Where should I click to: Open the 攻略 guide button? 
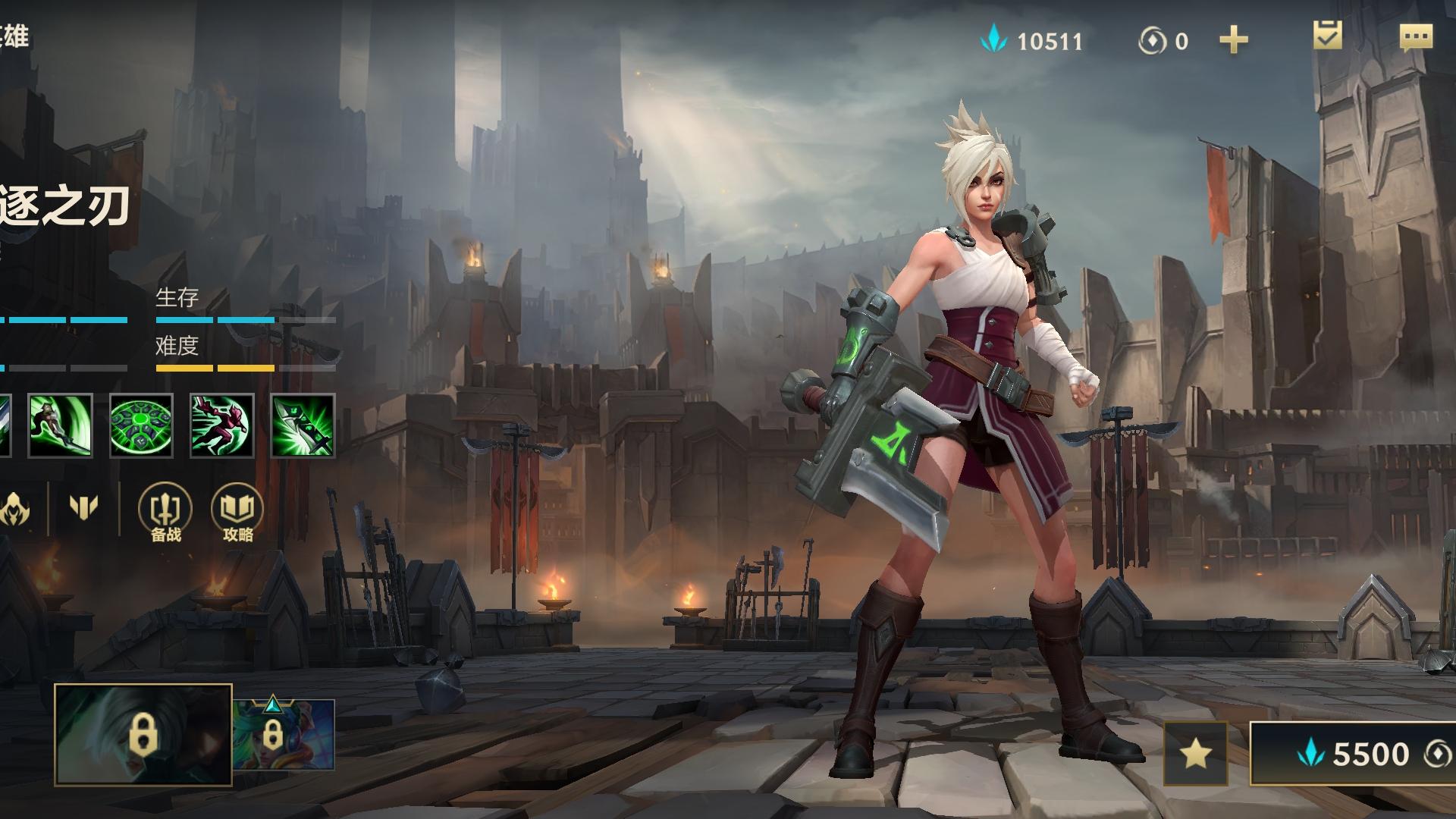pos(237,513)
